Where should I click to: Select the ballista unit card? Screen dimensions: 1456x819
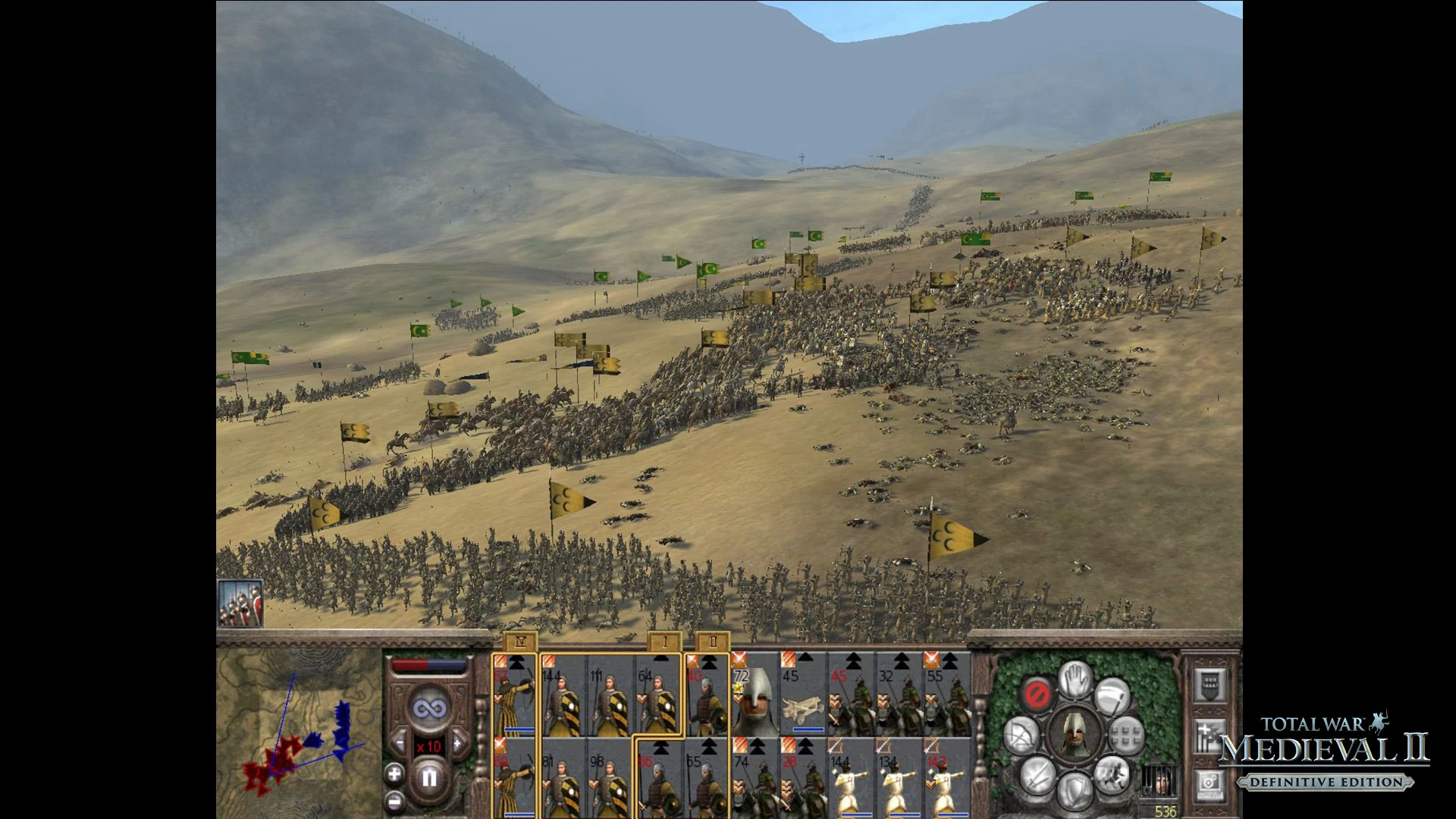[x=803, y=694]
